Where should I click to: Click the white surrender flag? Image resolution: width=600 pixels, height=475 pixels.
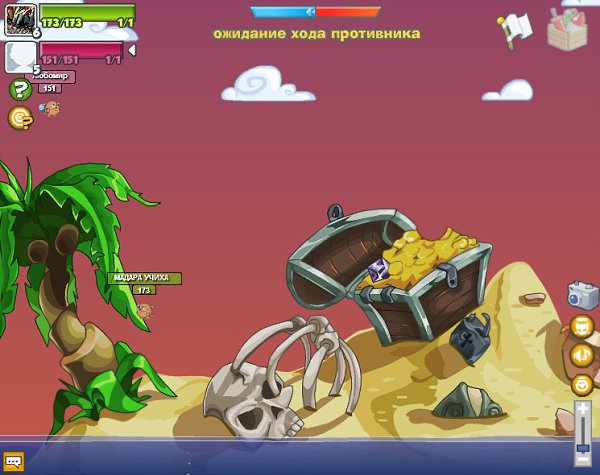pos(516,30)
